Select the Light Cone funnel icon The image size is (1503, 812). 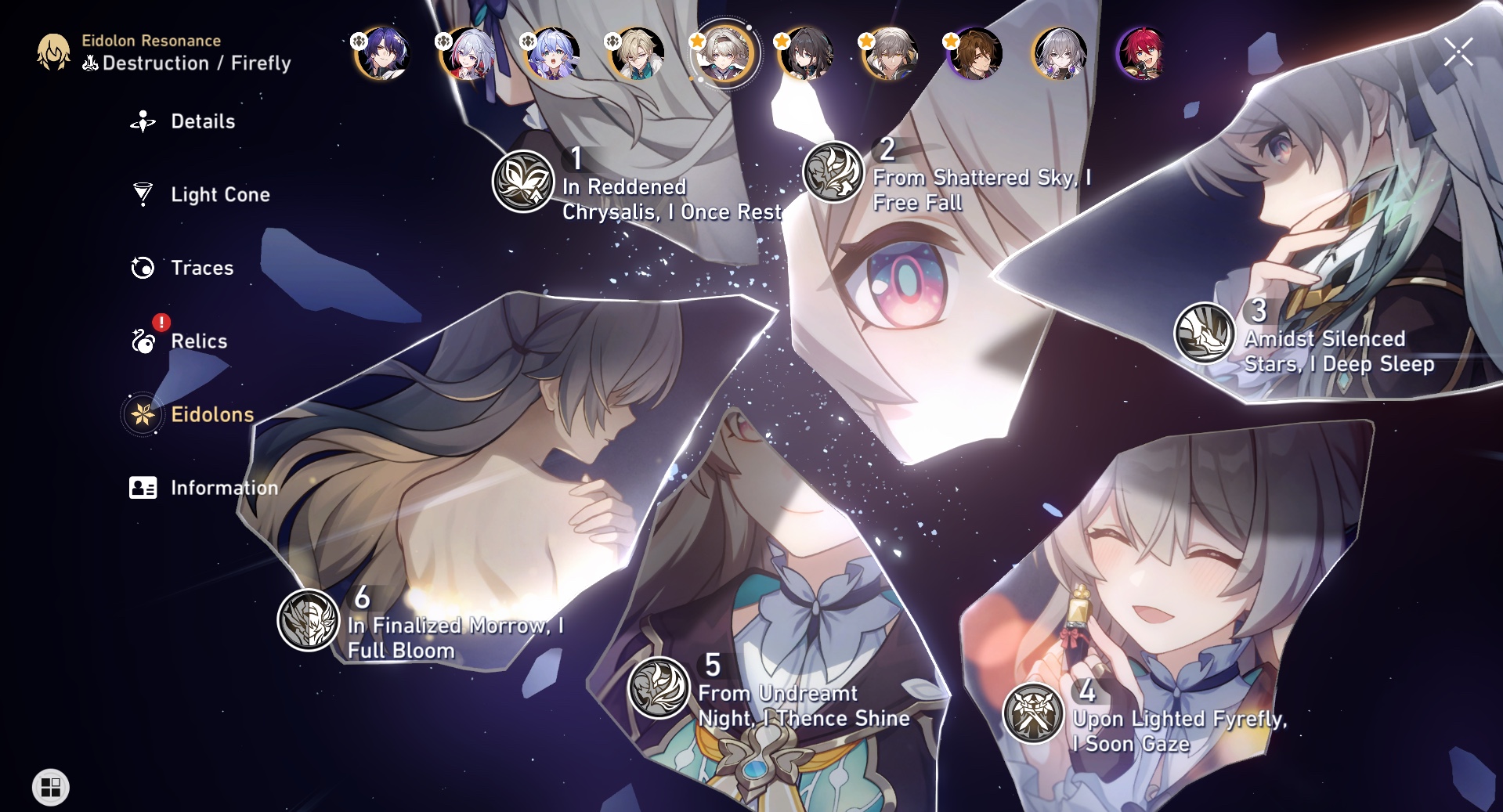pos(142,194)
